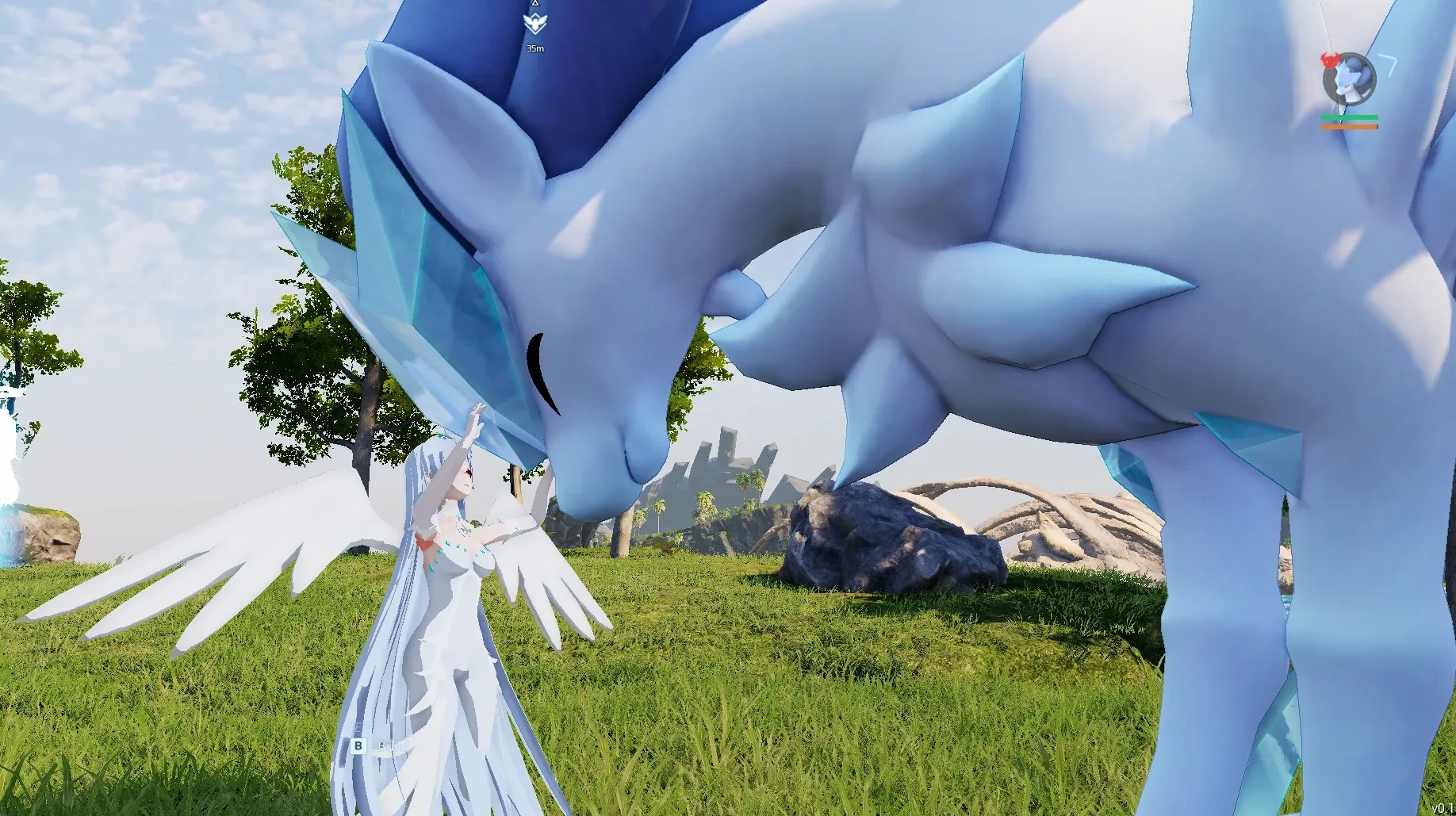Click the winged waypoint marker showing 35m

(535, 24)
